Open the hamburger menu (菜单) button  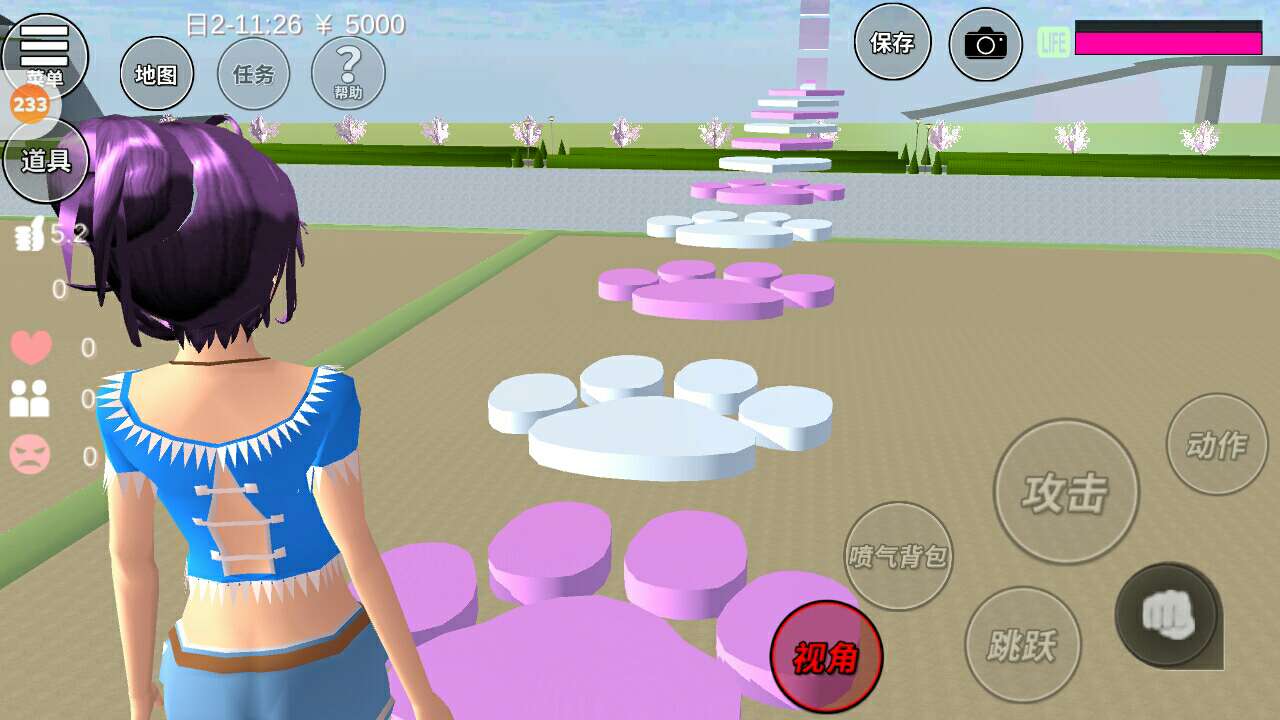(x=44, y=50)
